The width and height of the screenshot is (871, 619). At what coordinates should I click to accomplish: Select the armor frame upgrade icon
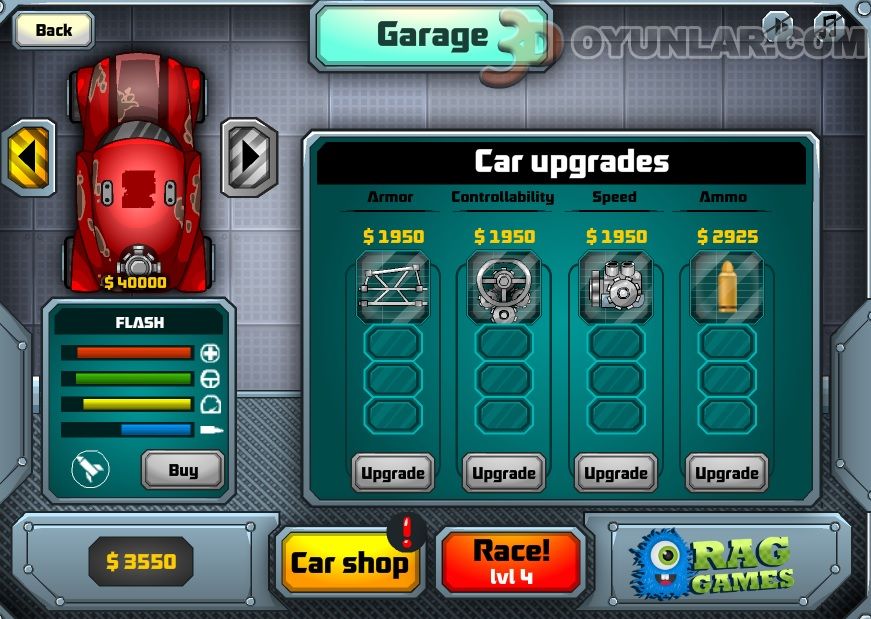(x=392, y=286)
